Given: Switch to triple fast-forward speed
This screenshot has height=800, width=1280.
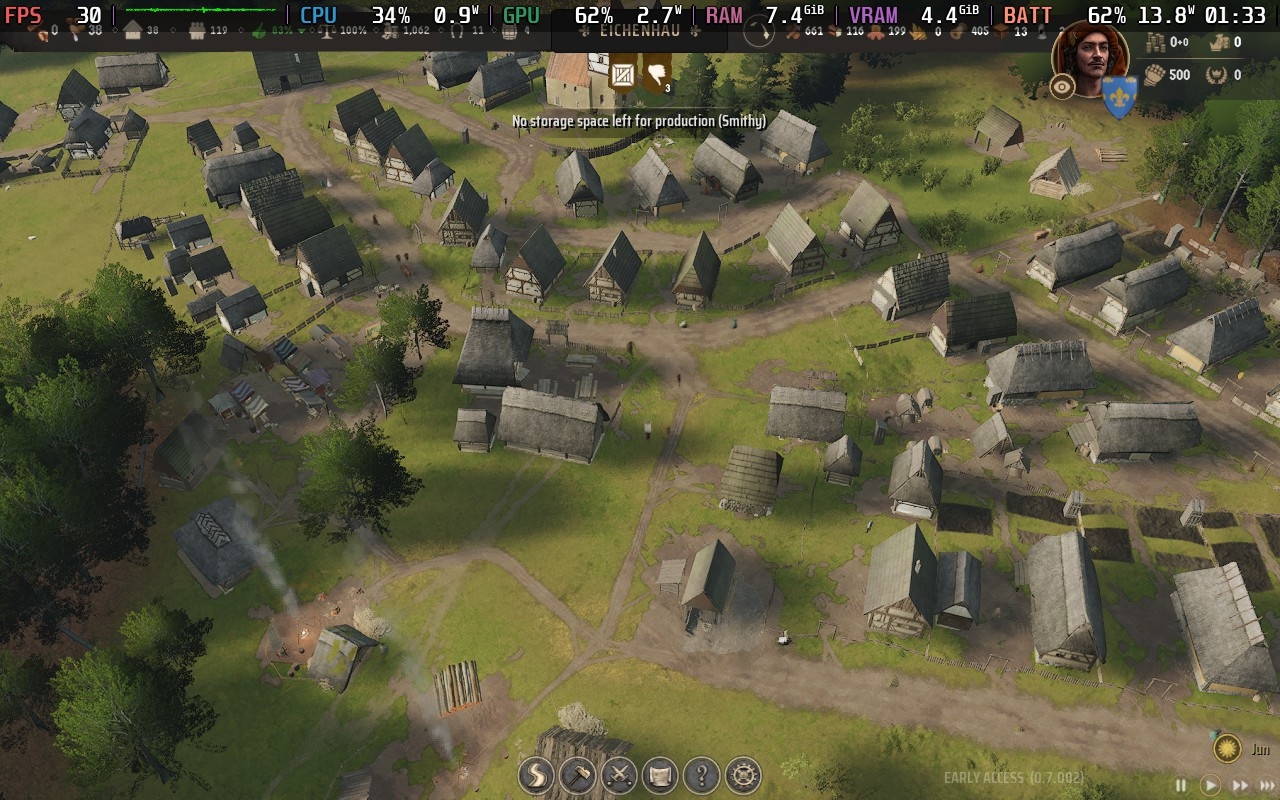Looking at the screenshot, I should (x=1268, y=786).
